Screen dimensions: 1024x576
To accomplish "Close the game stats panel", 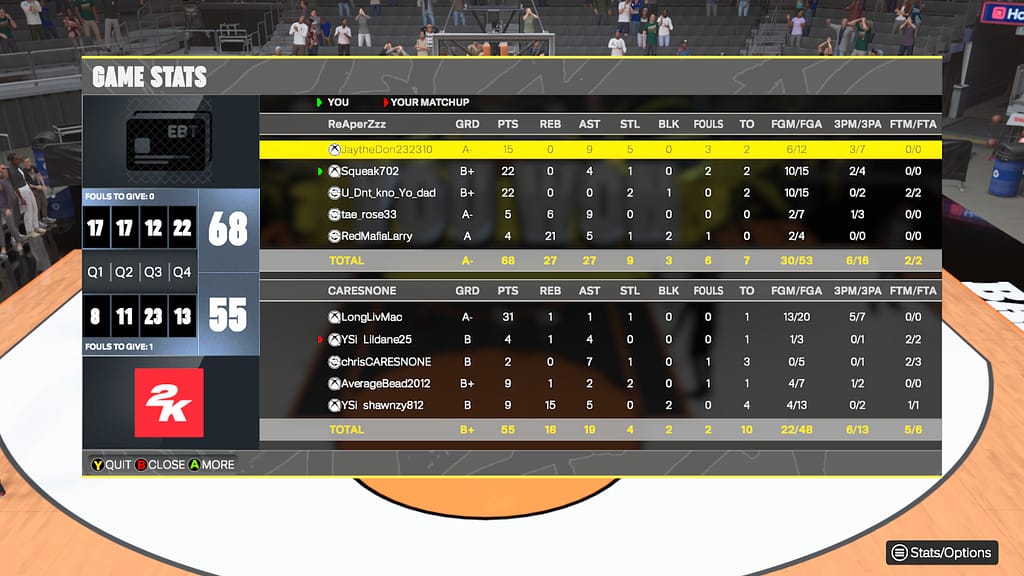I will tap(159, 464).
